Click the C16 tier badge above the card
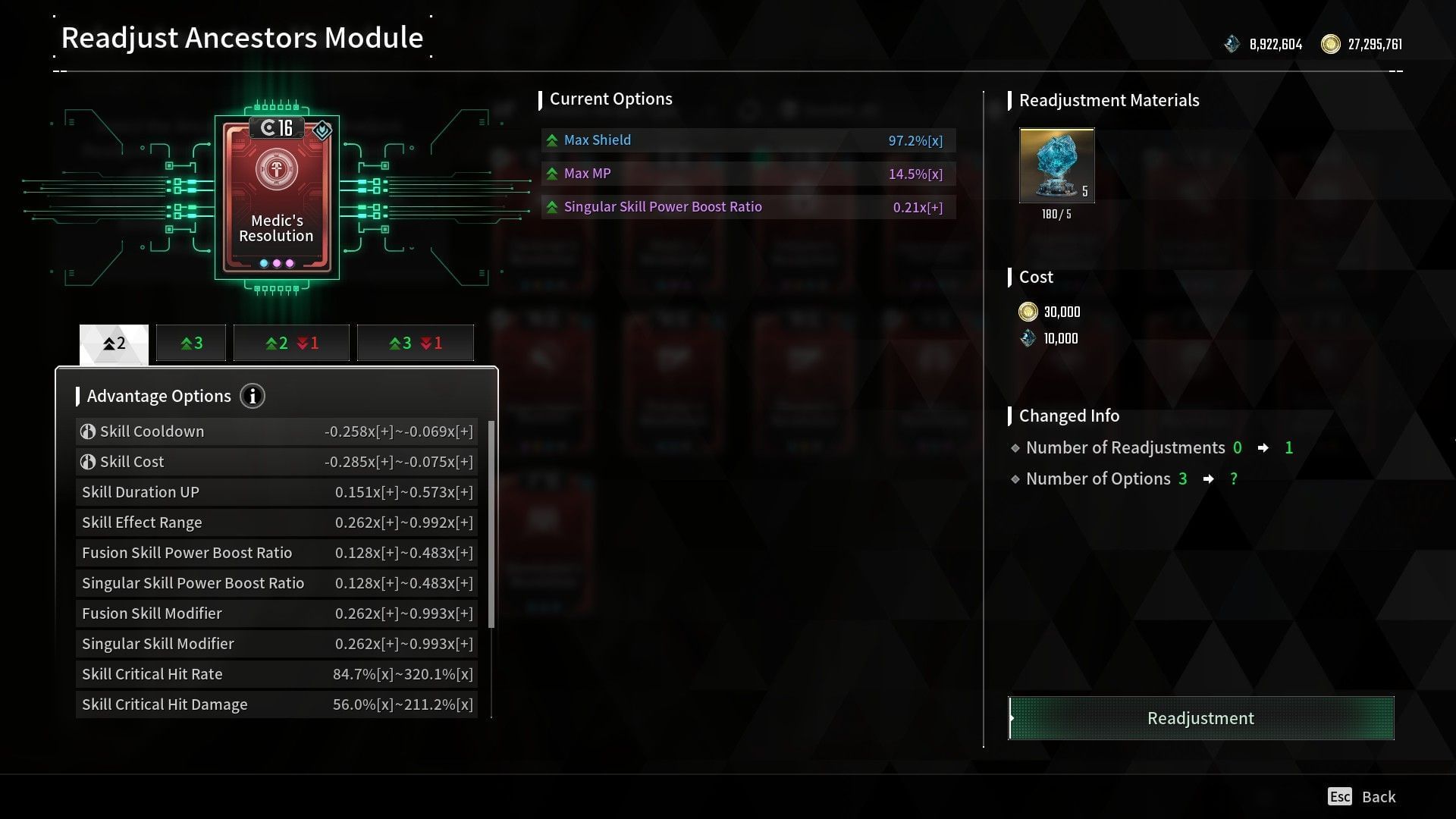 278,127
